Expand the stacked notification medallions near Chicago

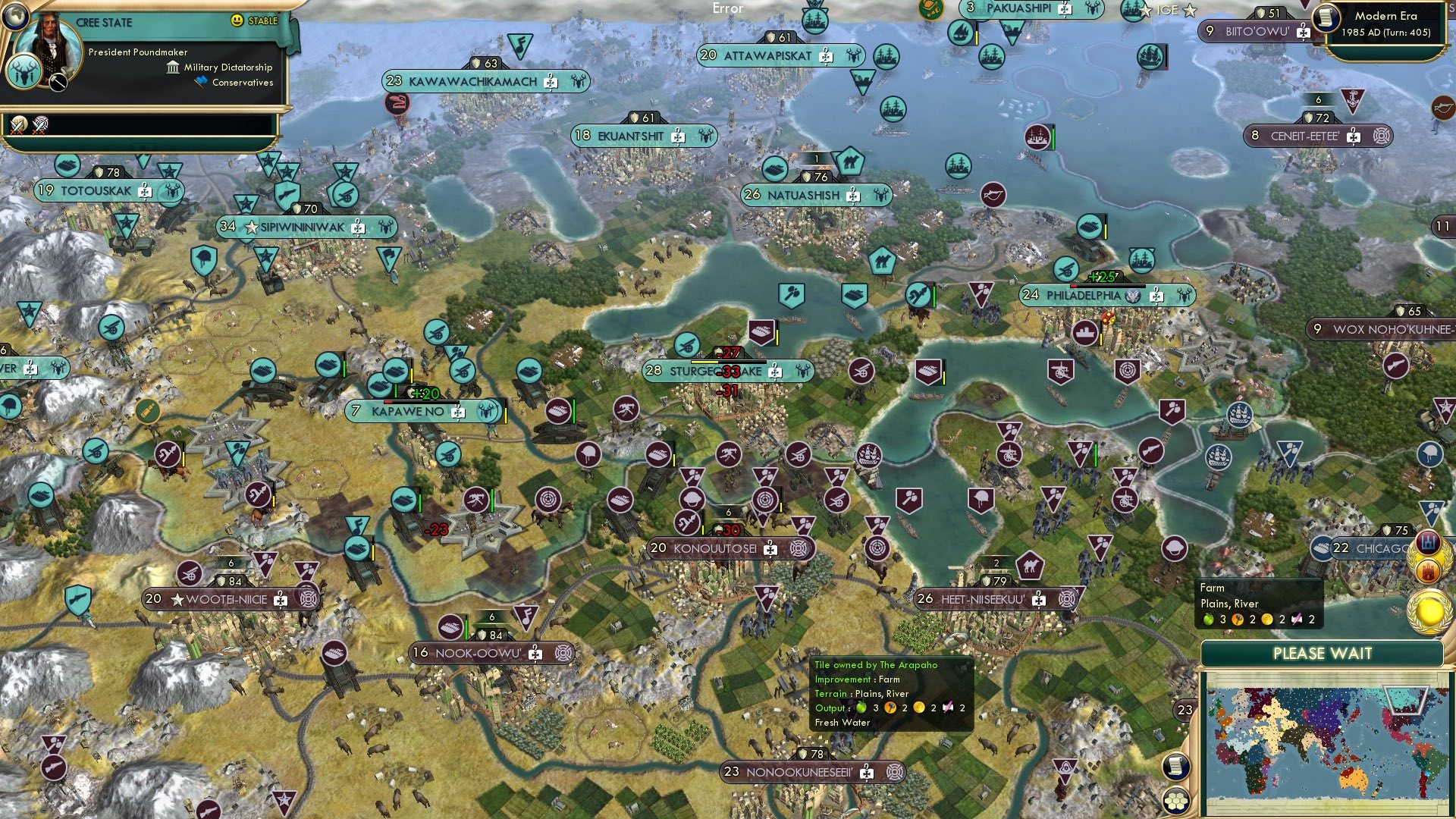point(1428,557)
